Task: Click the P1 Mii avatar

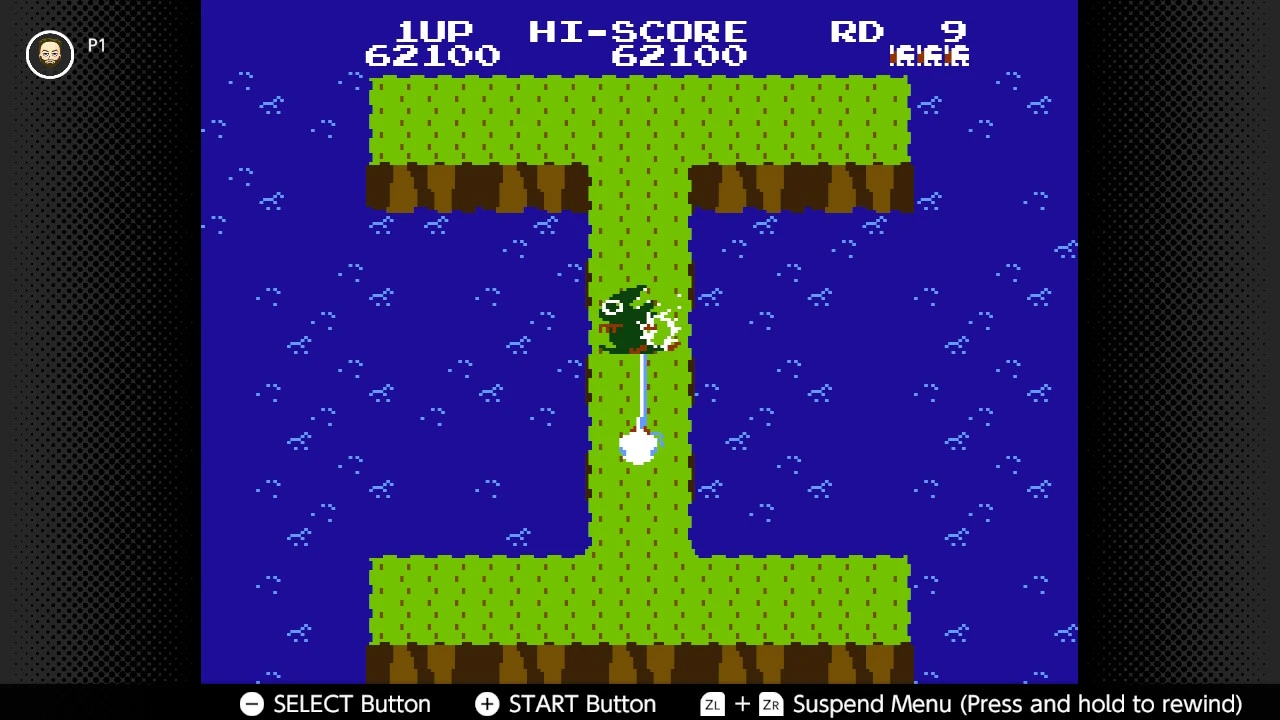Action: pos(49,55)
